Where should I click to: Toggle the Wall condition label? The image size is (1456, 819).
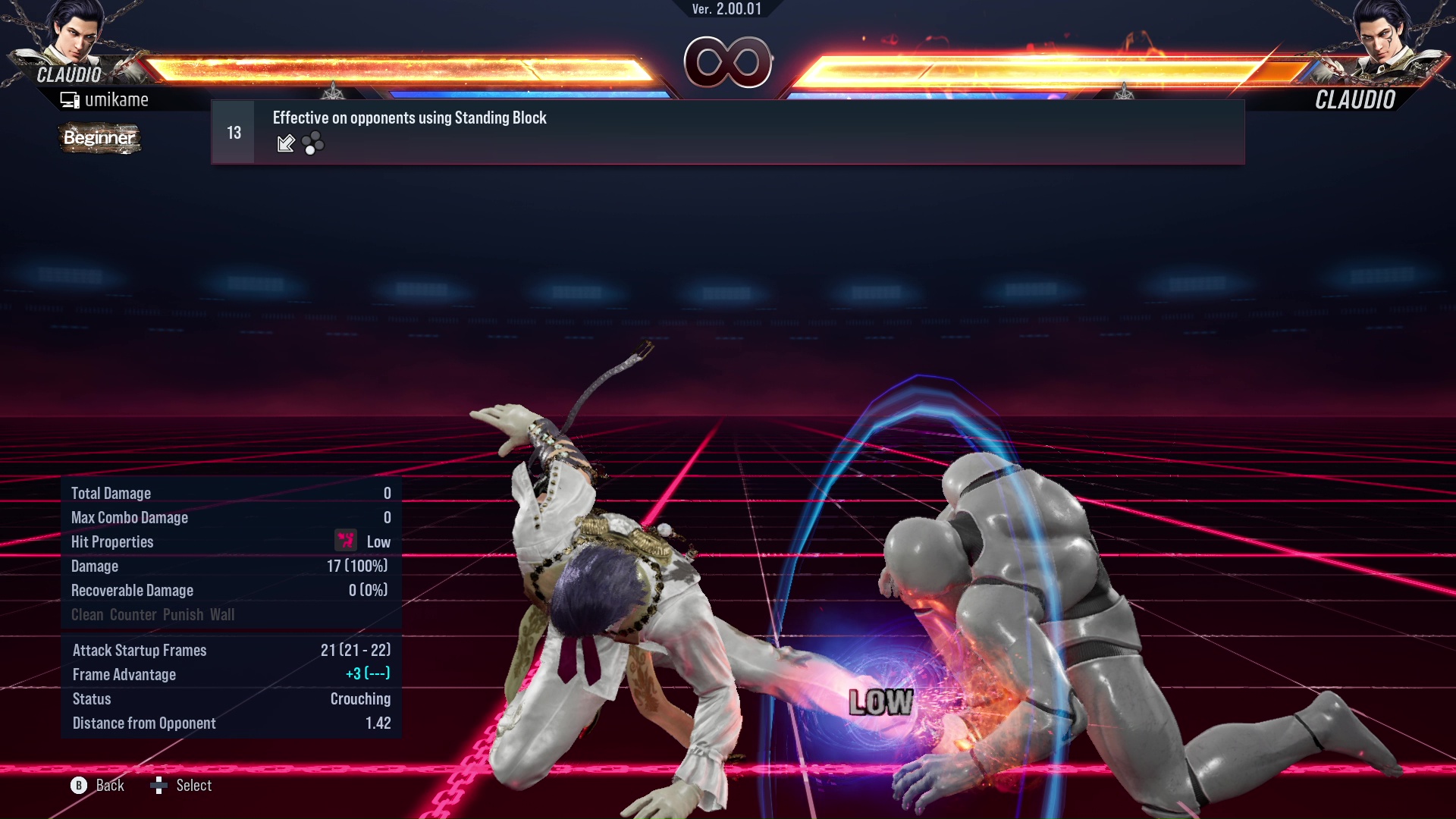[224, 614]
